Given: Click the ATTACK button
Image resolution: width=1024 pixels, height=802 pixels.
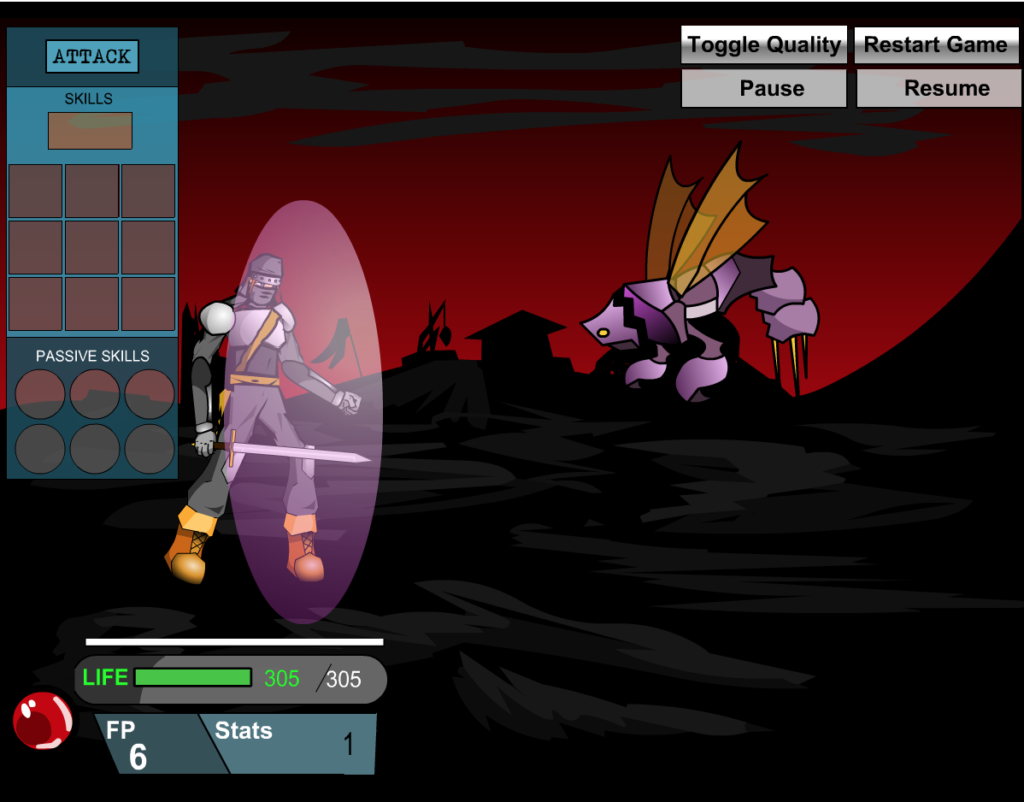Looking at the screenshot, I should (92, 57).
